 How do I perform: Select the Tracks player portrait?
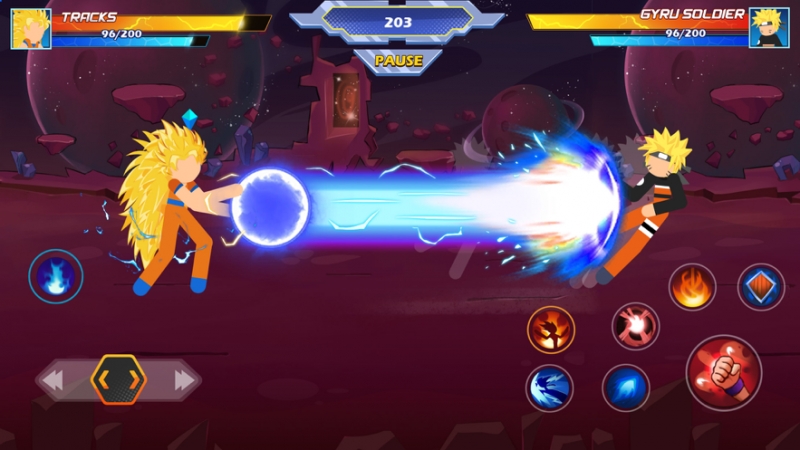click(31, 28)
